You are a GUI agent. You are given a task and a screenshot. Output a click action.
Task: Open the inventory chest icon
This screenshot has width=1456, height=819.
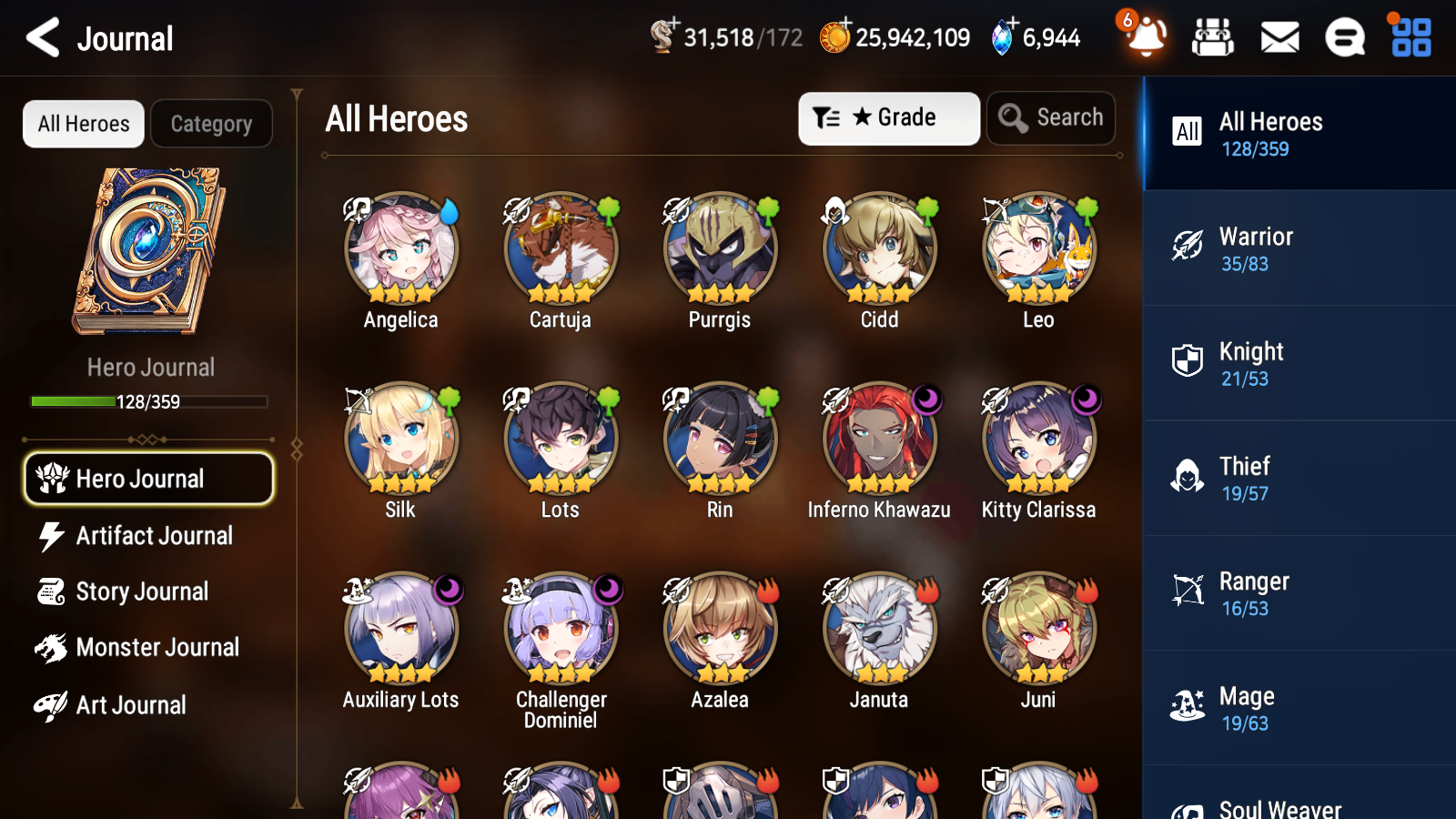1213,38
